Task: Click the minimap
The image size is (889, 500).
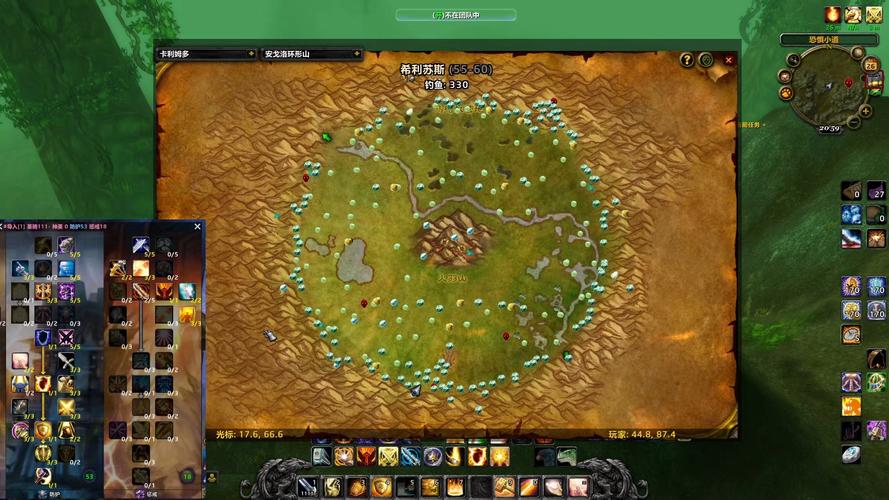Action: (x=828, y=90)
